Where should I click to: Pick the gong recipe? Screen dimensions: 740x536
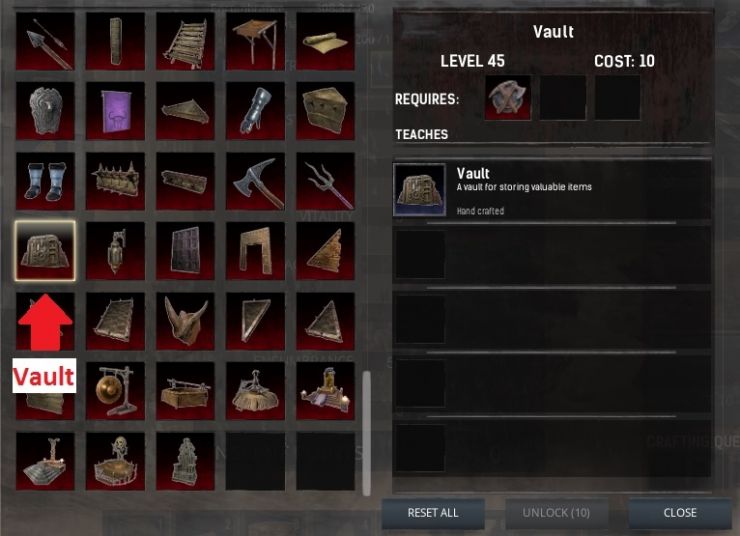pos(115,390)
